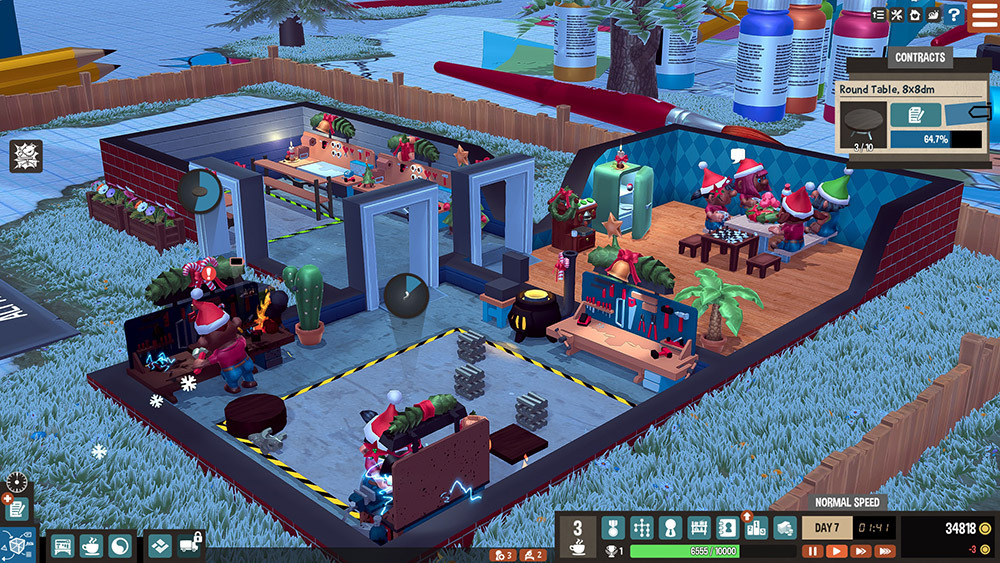Viewport: 1000px width, 563px height.
Task: Open the address book contacts panel
Action: coord(728,527)
